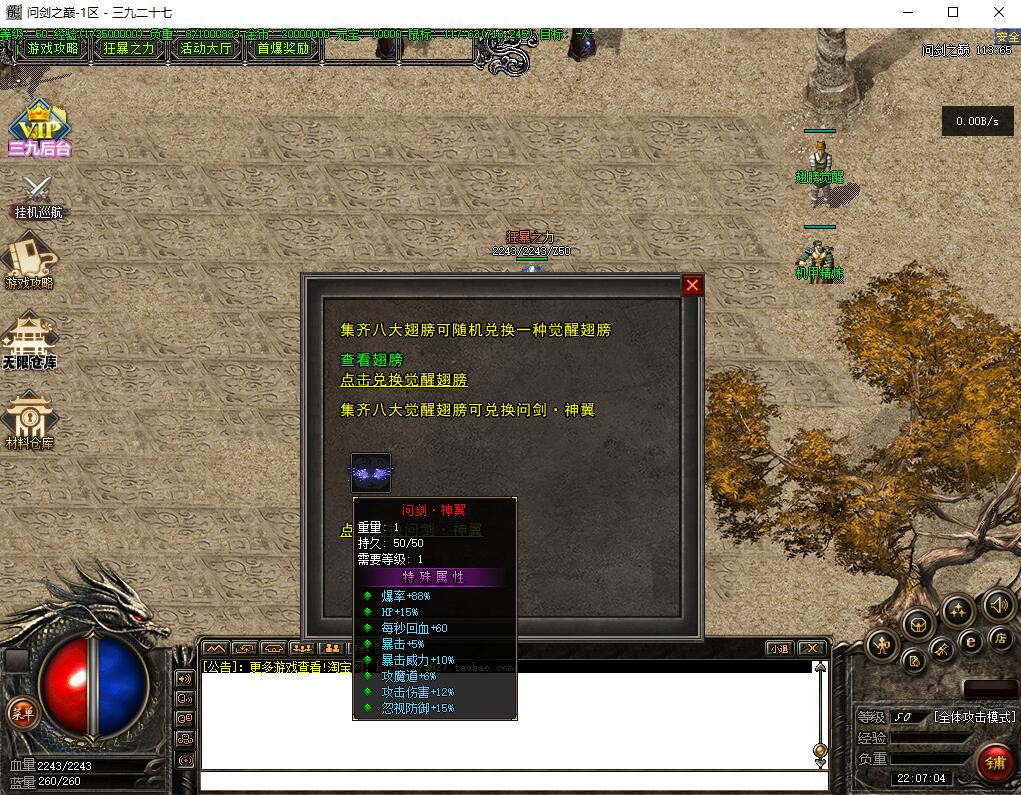This screenshot has width=1021, height=795.
Task: Maximize the game window
Action: pos(953,13)
